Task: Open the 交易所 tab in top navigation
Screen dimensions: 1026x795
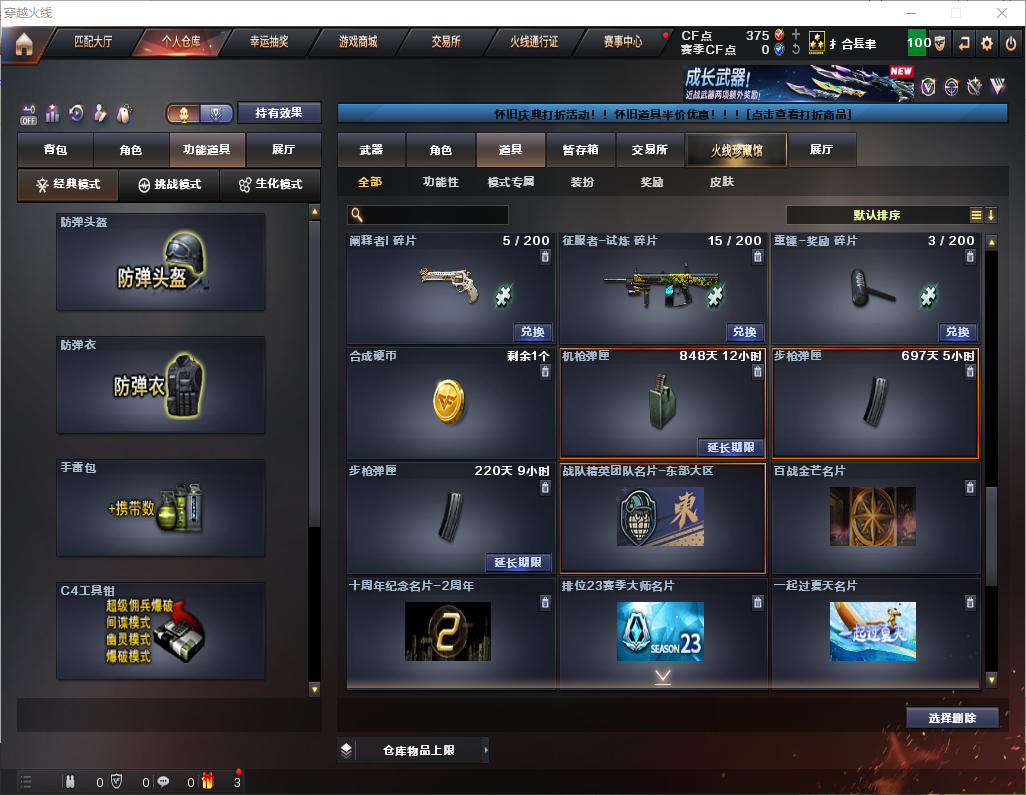Action: point(446,42)
